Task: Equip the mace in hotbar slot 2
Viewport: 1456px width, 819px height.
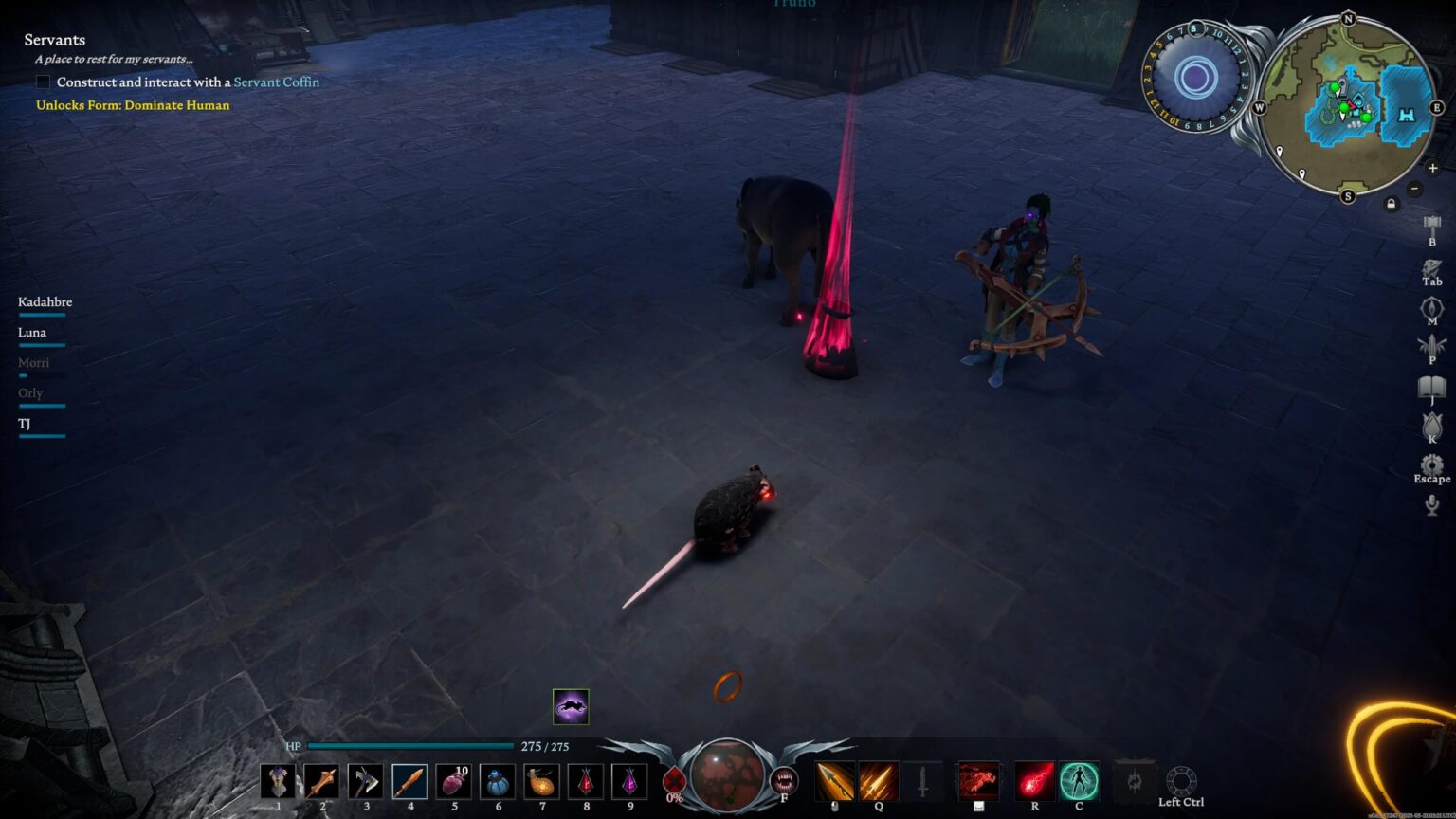Action: 321,781
